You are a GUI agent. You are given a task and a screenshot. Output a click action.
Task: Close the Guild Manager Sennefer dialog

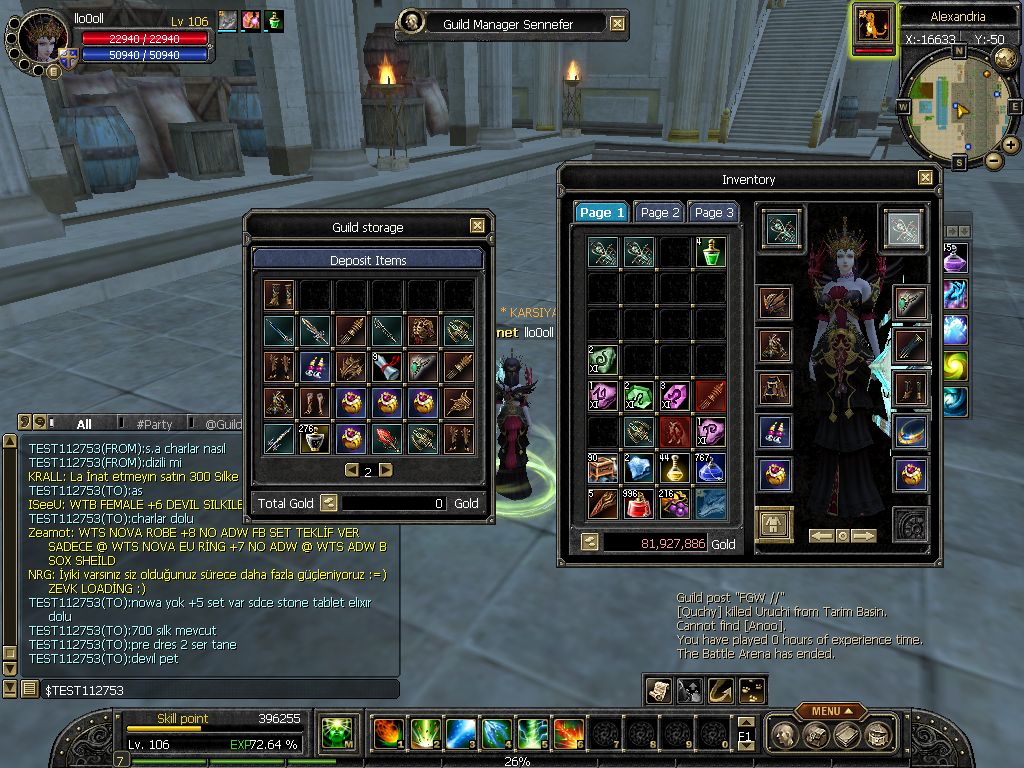click(x=617, y=24)
